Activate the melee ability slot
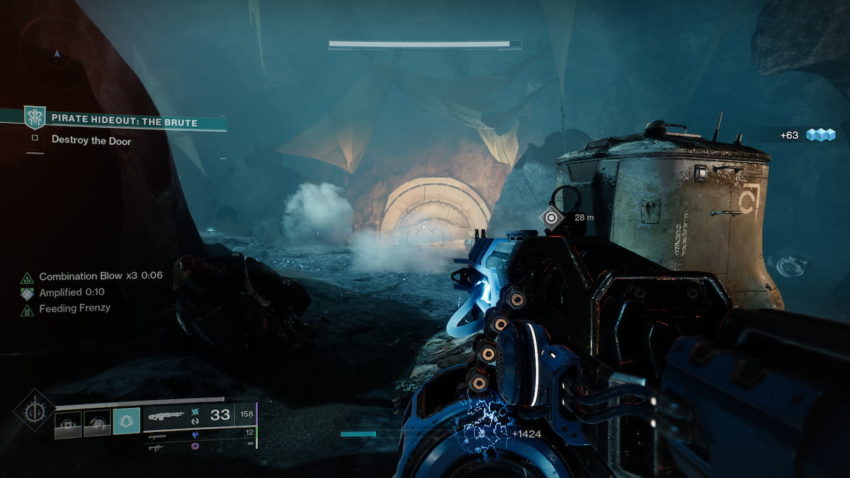Screen dimensions: 850x478 [97, 422]
